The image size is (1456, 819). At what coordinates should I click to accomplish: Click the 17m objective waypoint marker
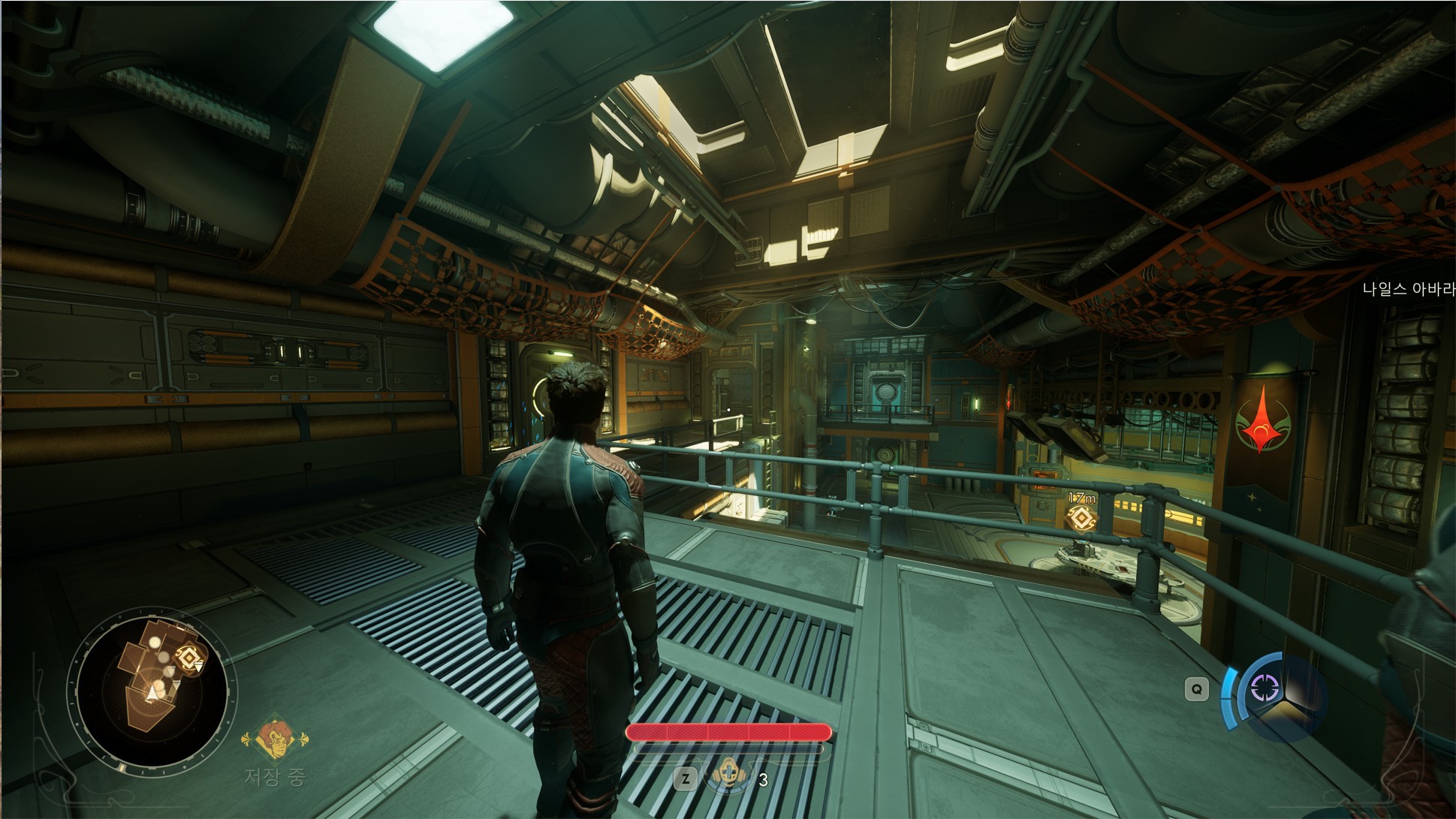(1081, 518)
